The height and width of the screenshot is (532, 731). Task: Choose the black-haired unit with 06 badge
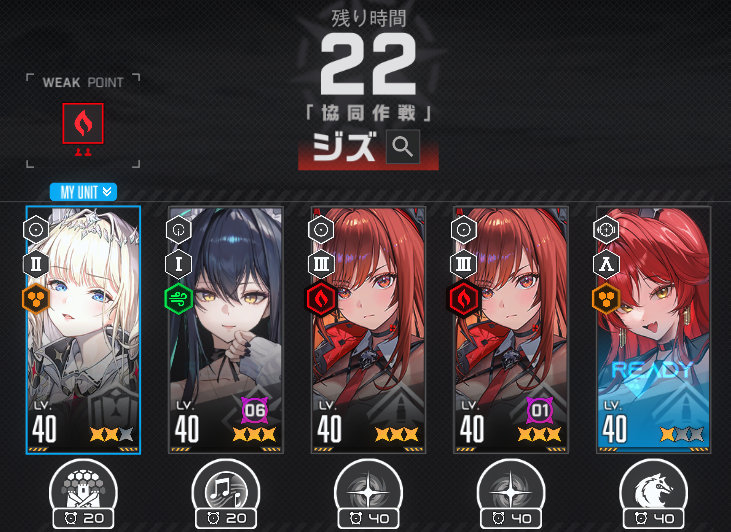tap(225, 330)
